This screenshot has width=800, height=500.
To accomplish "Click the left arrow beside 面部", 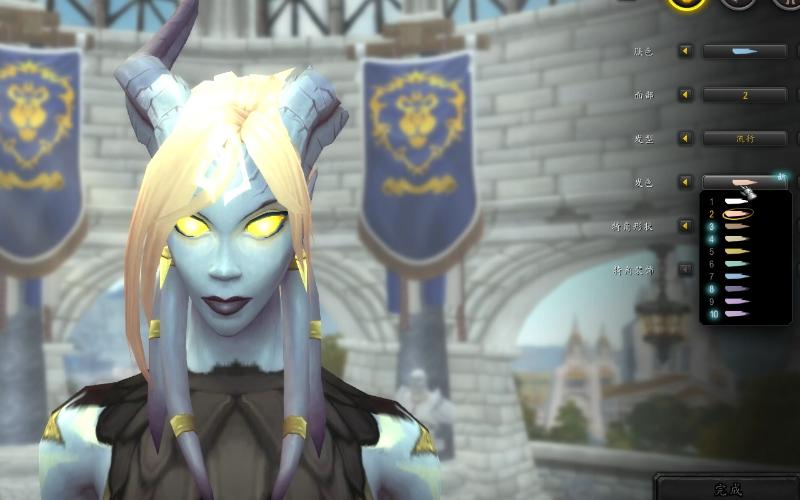I will pyautogui.click(x=686, y=95).
